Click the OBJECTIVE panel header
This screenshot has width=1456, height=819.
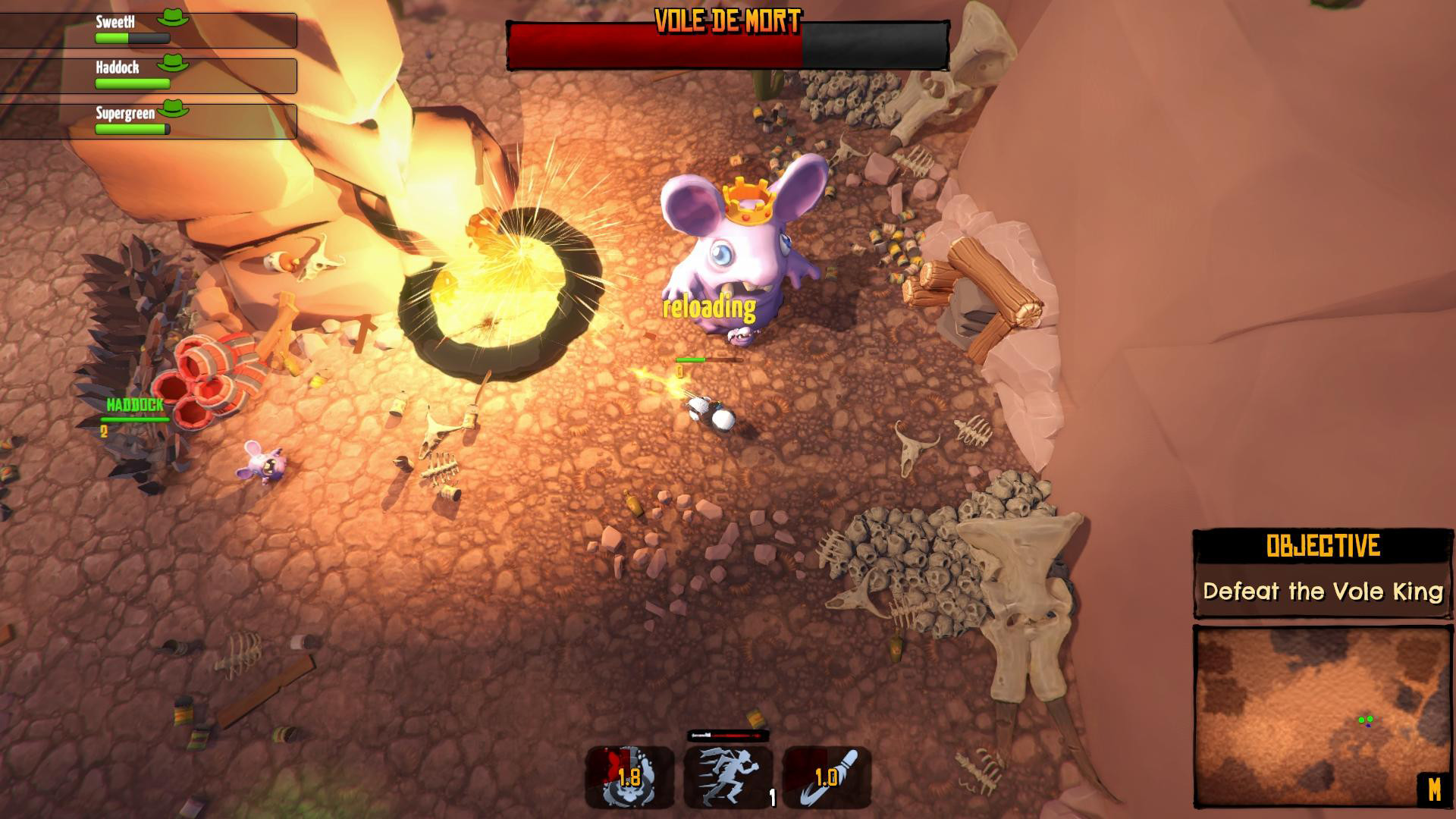[1322, 544]
